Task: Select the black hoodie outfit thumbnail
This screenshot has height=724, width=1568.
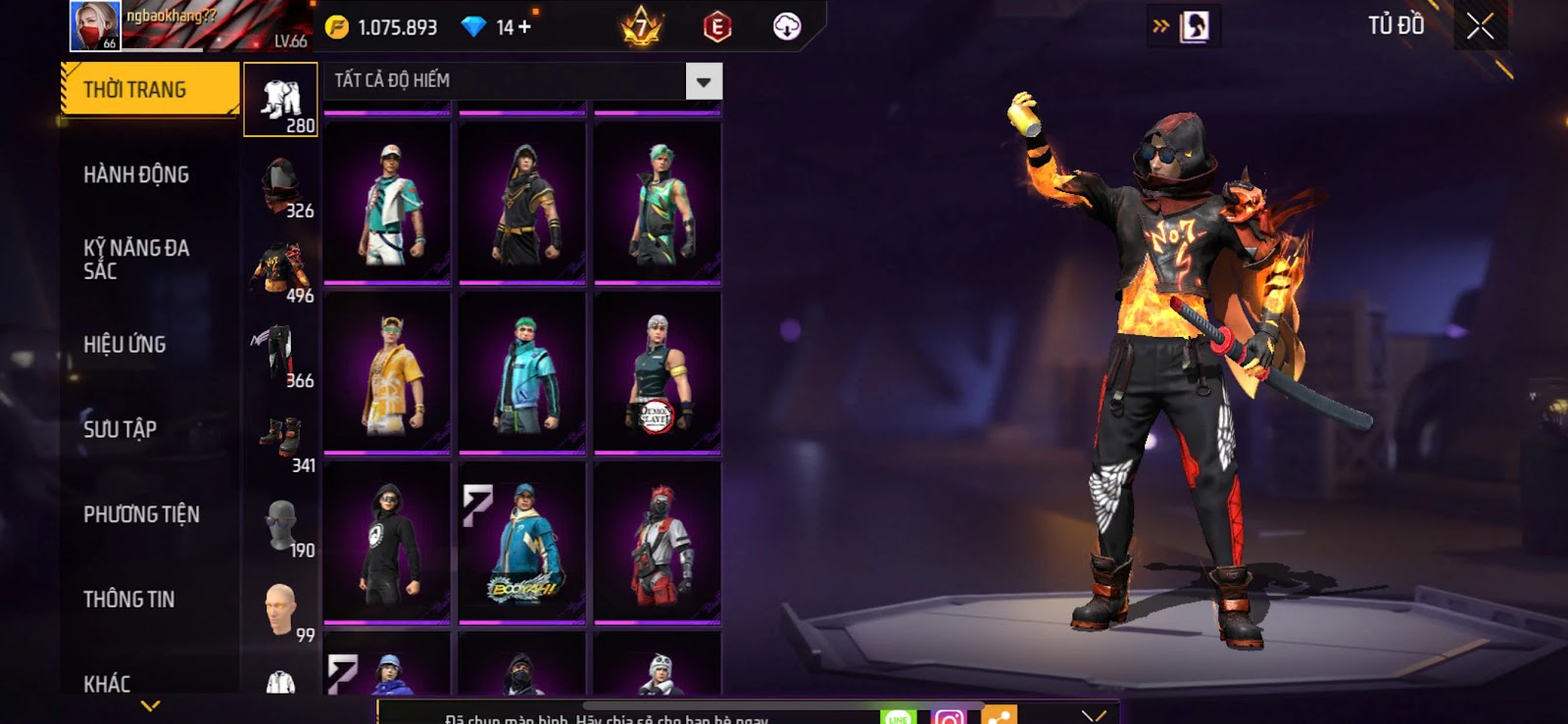Action: (387, 543)
